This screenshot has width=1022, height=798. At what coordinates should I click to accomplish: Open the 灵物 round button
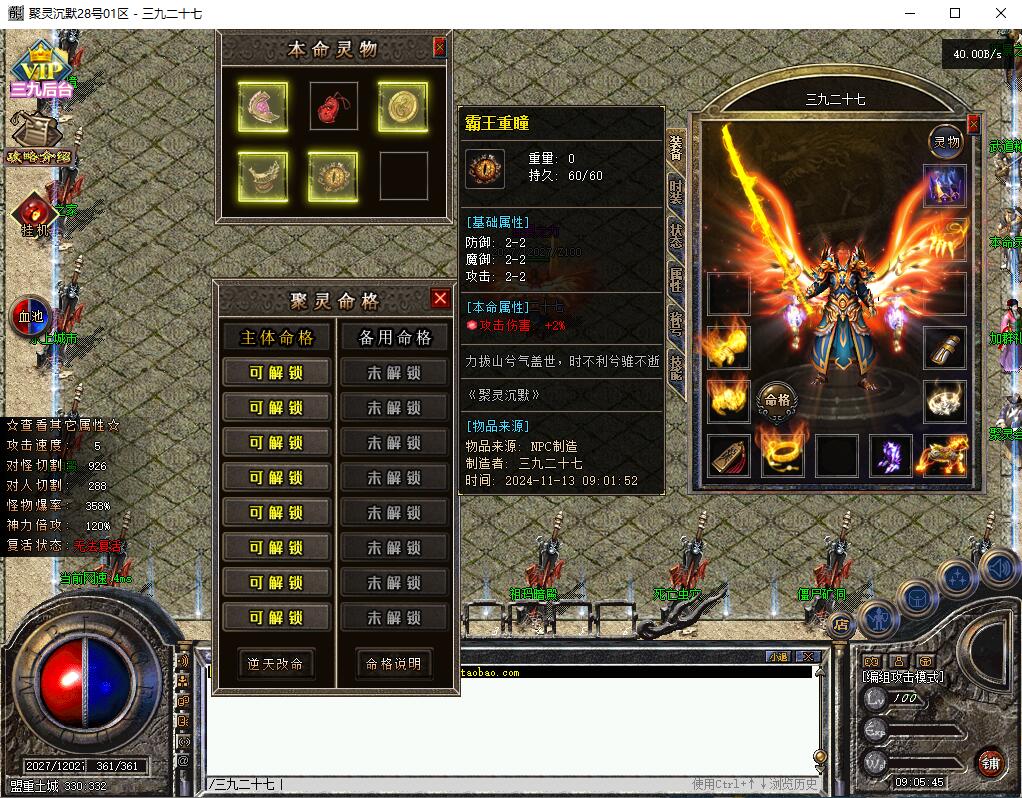point(945,142)
